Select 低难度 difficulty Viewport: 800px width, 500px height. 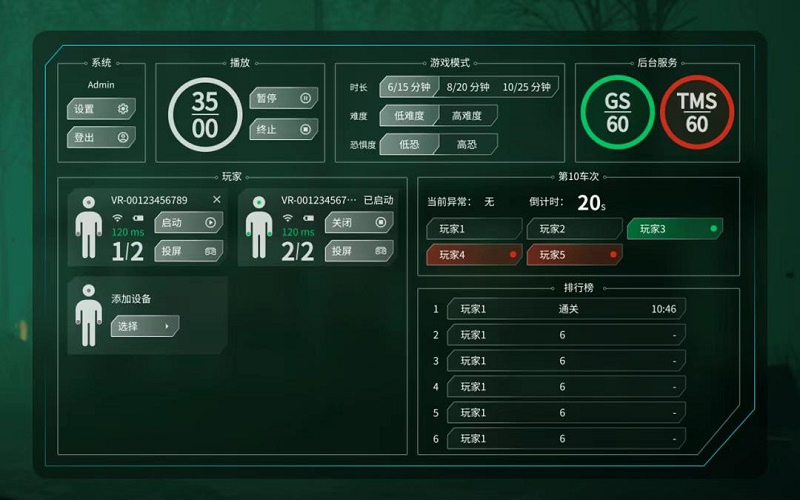tap(408, 116)
